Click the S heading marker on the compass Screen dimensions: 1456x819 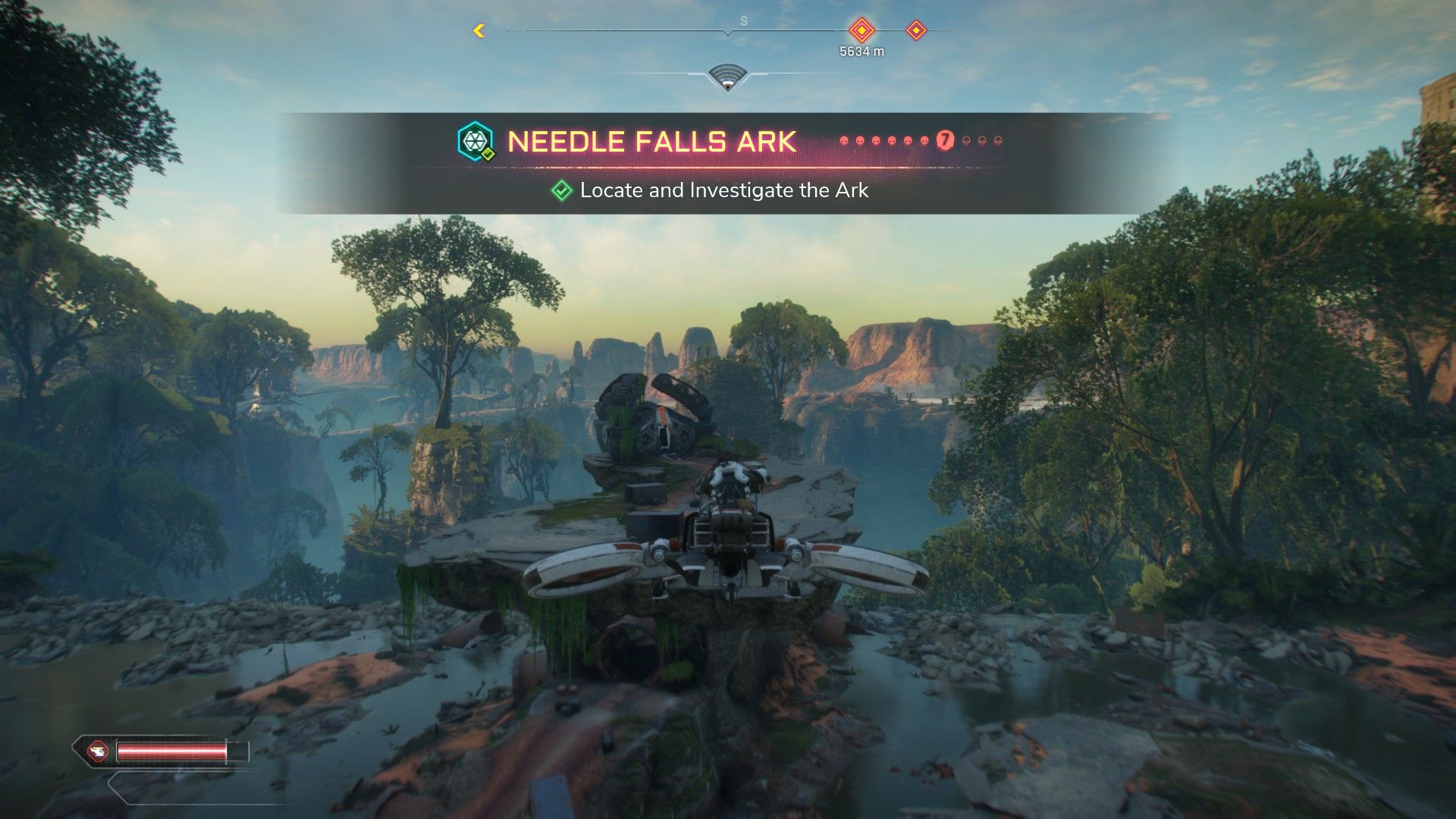point(743,20)
